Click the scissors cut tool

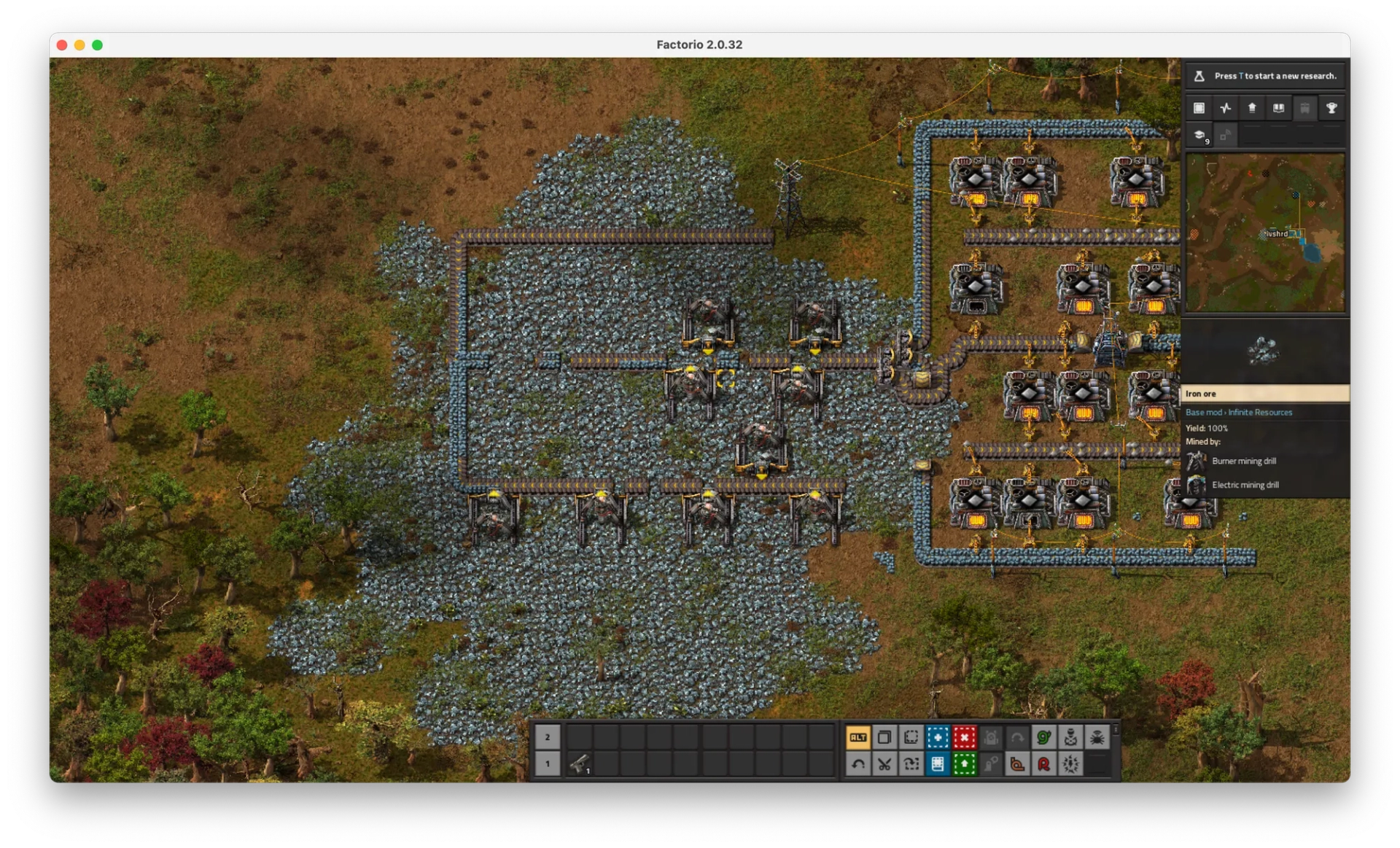pyautogui.click(x=884, y=764)
